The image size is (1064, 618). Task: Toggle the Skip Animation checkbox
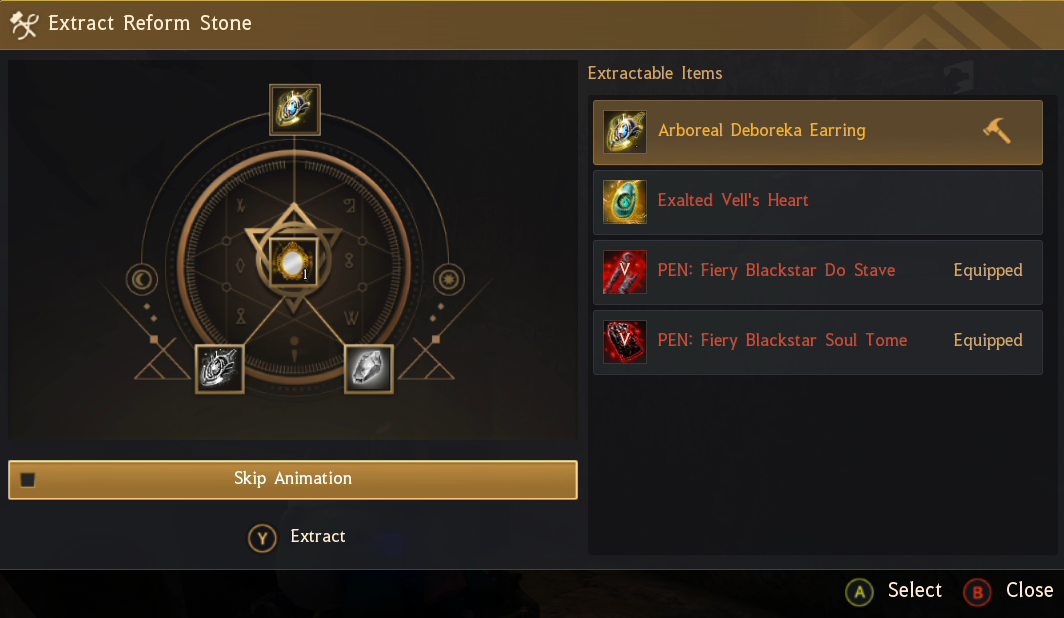click(28, 480)
